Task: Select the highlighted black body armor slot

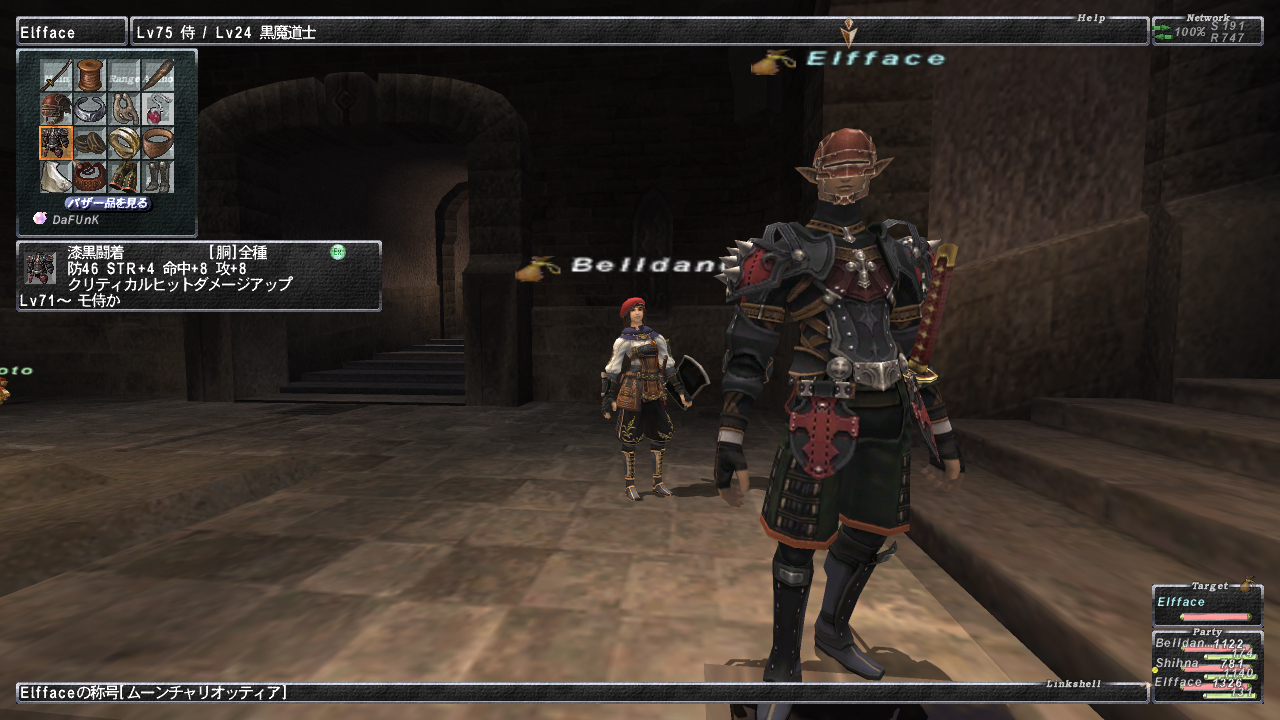Action: (x=56, y=143)
